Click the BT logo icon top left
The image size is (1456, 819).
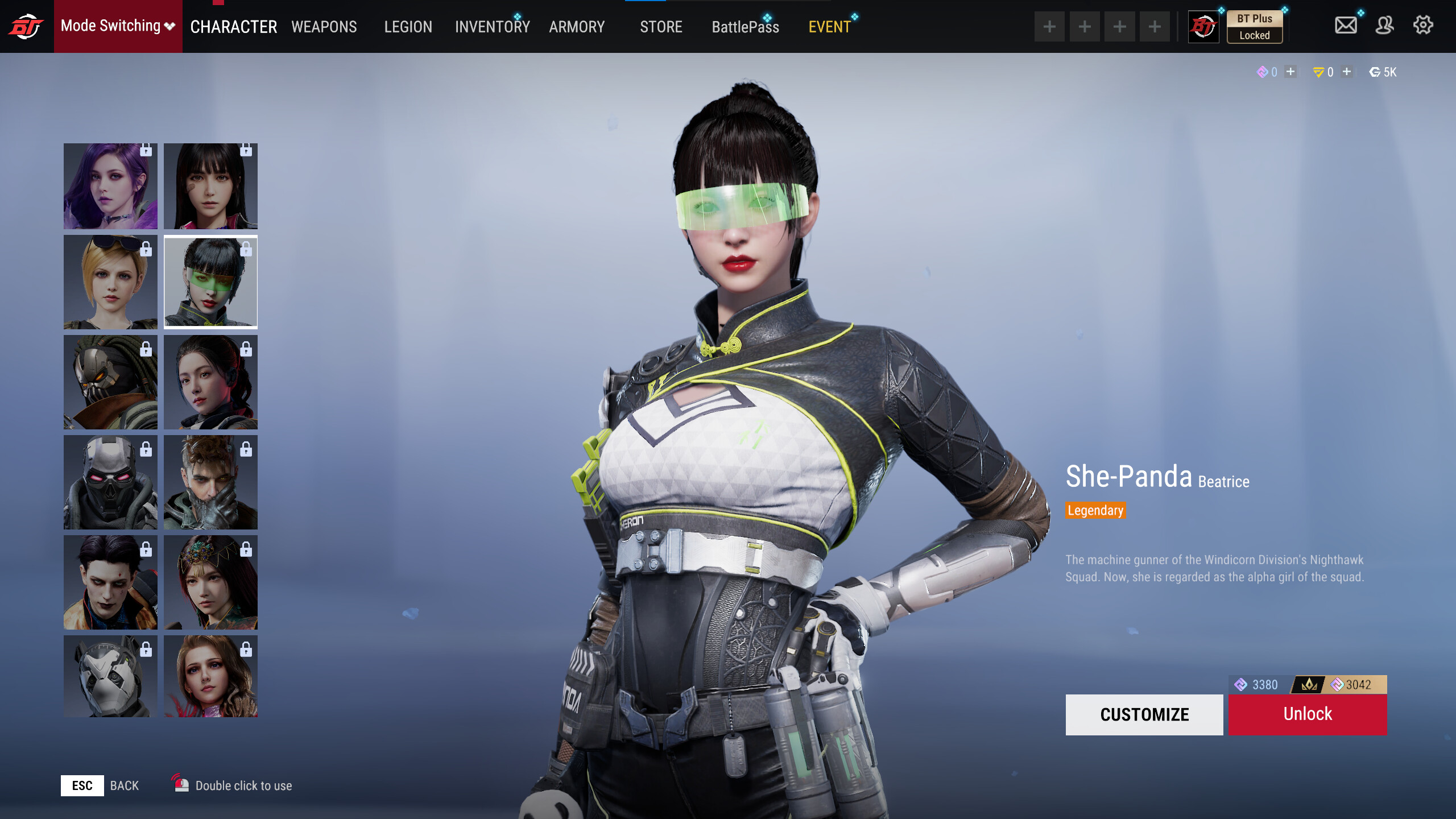pyautogui.click(x=26, y=25)
